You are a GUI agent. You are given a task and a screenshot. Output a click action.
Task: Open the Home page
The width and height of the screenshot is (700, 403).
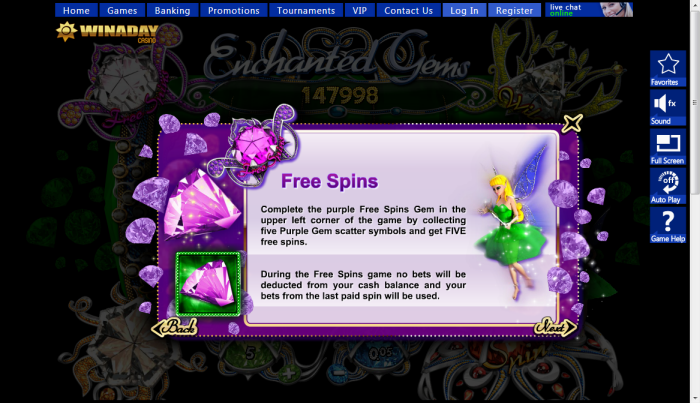[76, 11]
